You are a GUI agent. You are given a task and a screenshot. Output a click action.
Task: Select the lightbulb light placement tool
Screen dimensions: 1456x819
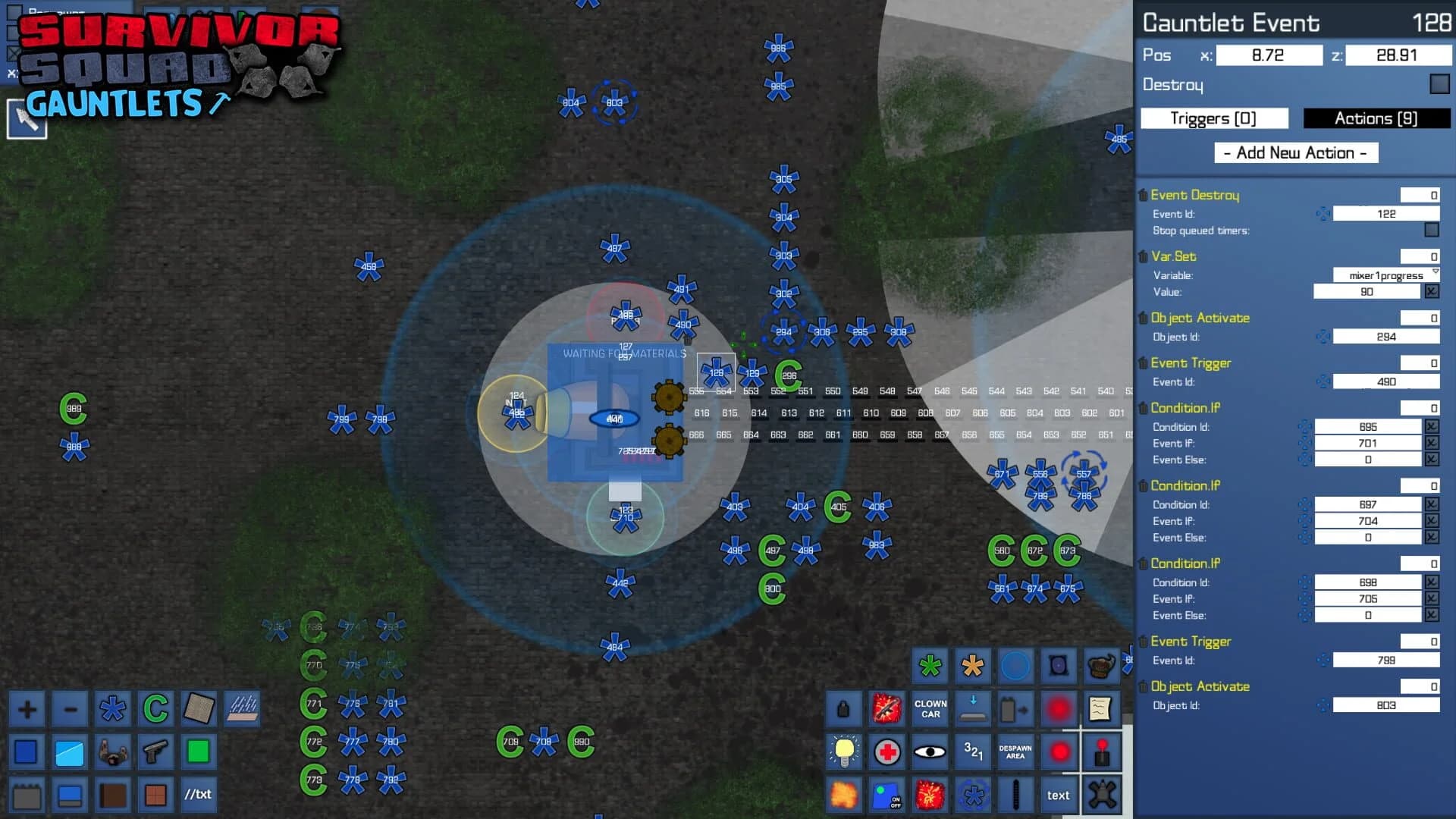843,752
